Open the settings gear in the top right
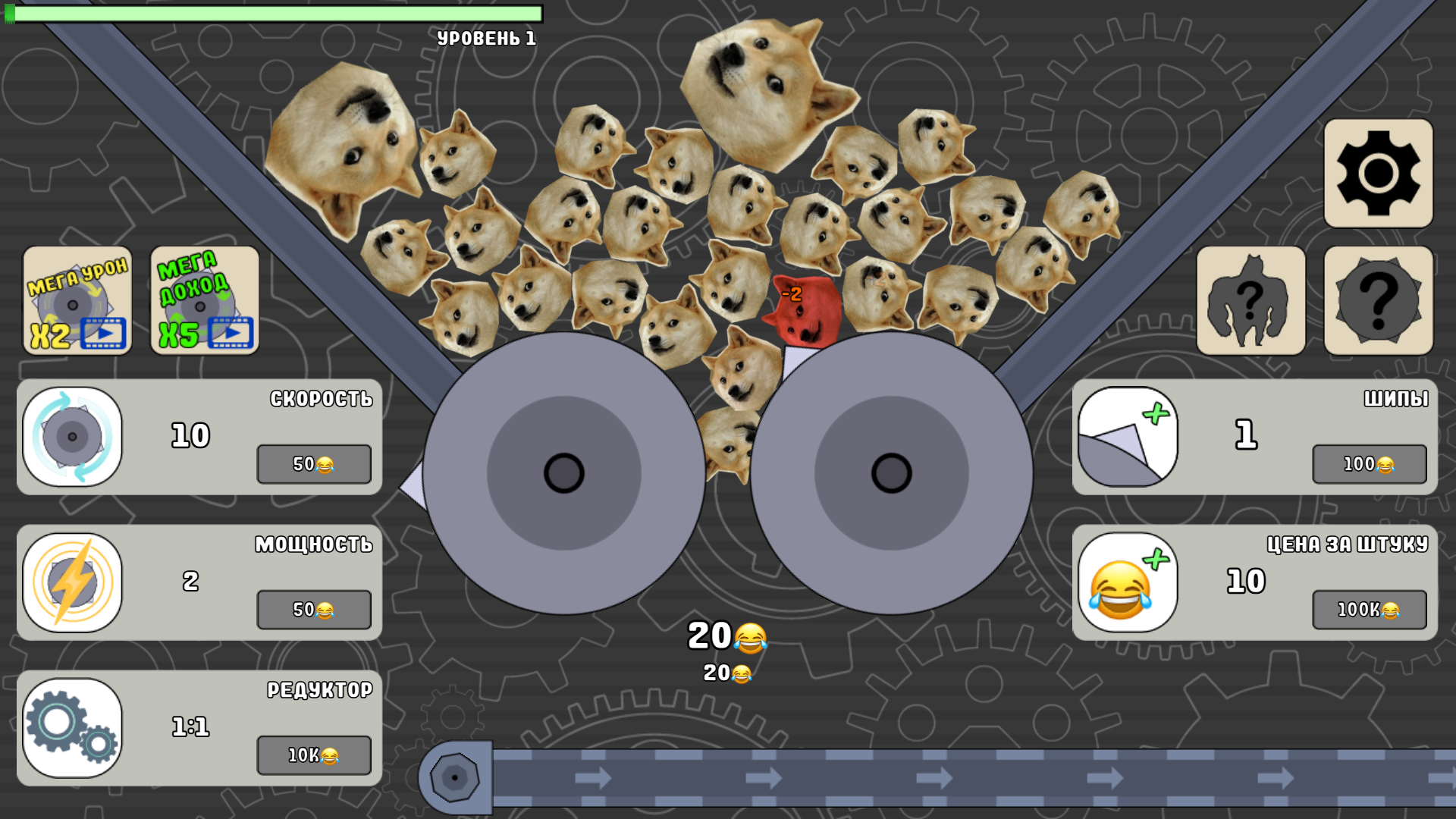This screenshot has height=819, width=1456. (1379, 173)
